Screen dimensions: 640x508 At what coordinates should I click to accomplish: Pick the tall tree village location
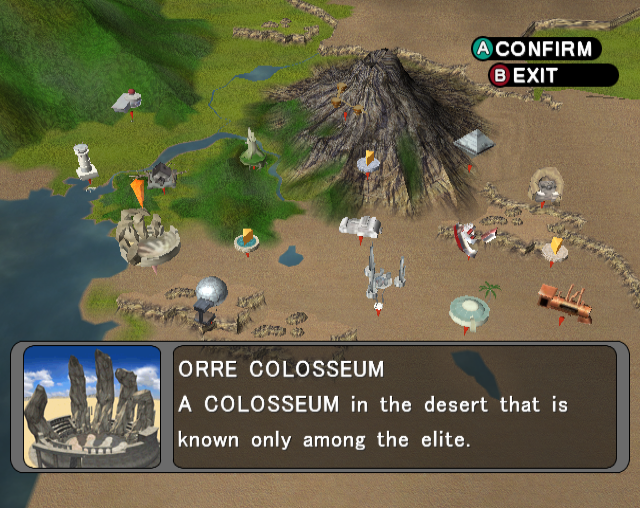251,148
